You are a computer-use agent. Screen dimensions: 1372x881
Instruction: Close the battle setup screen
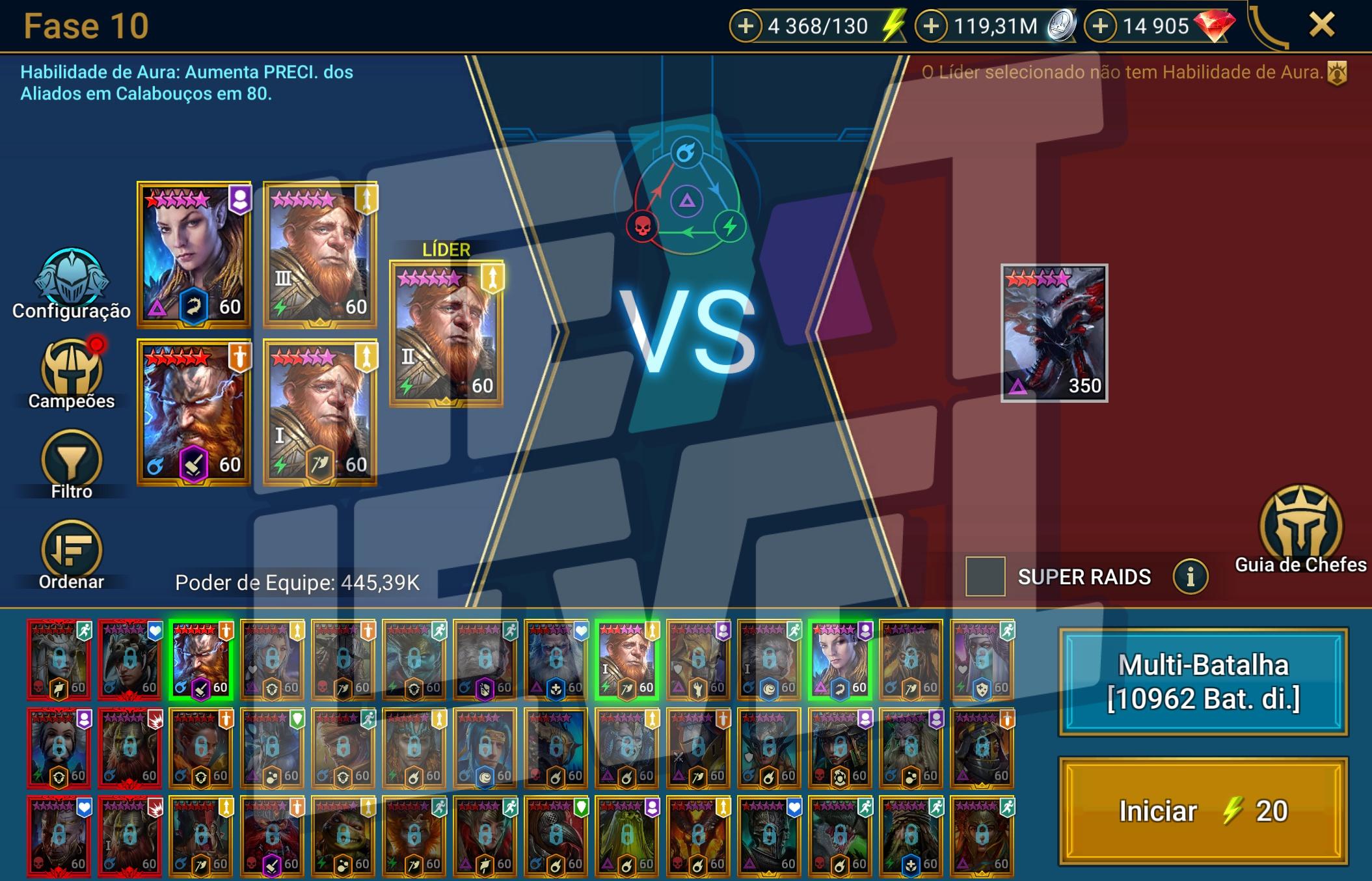coord(1322,26)
